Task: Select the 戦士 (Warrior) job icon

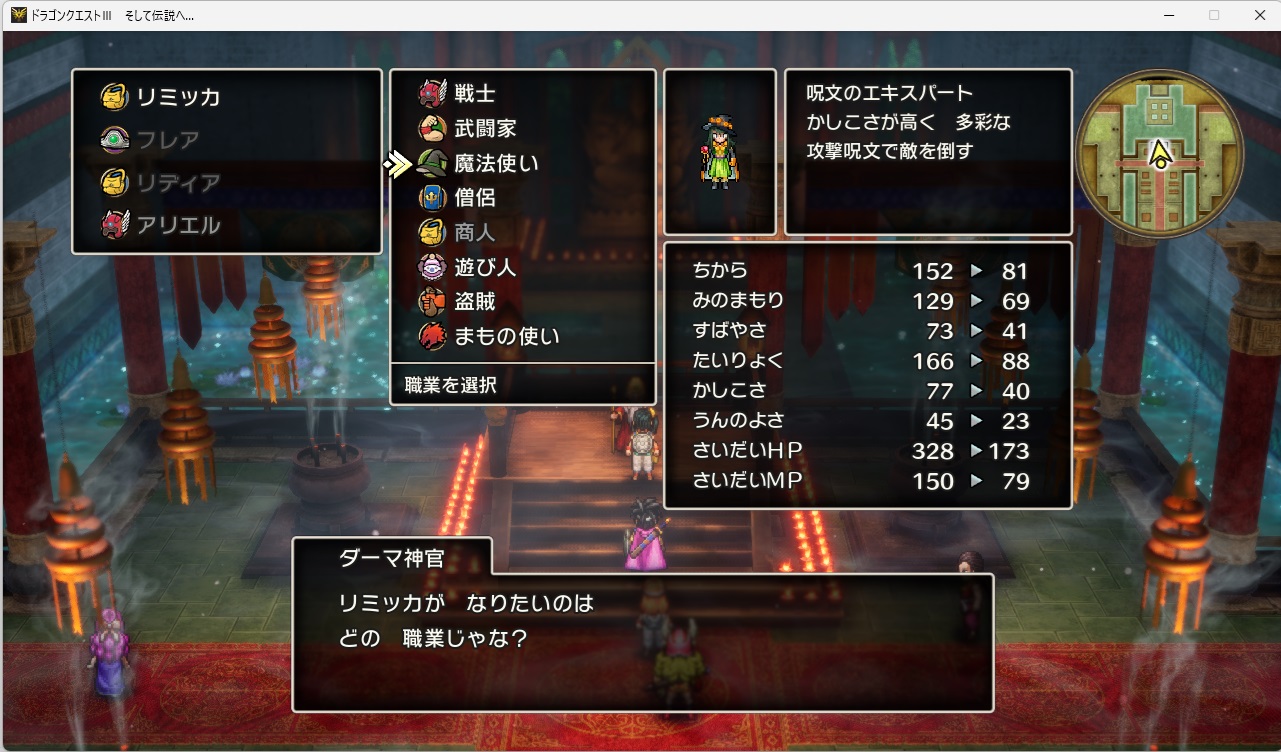Action: click(434, 93)
